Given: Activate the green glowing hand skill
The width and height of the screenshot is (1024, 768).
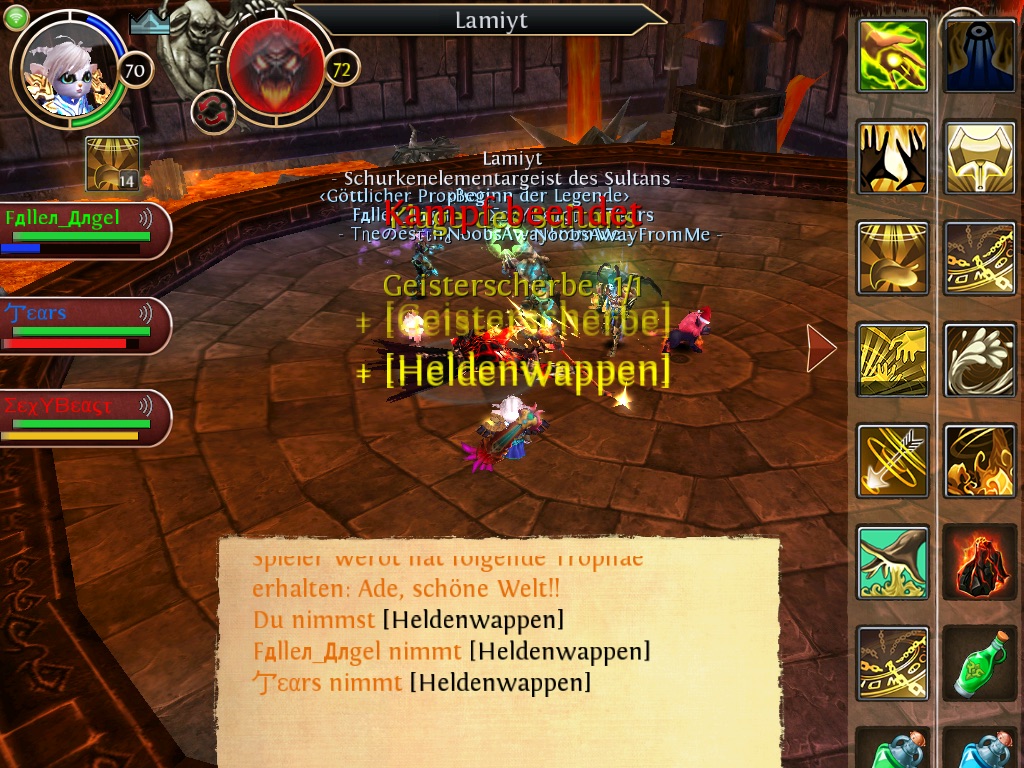Looking at the screenshot, I should [893, 55].
